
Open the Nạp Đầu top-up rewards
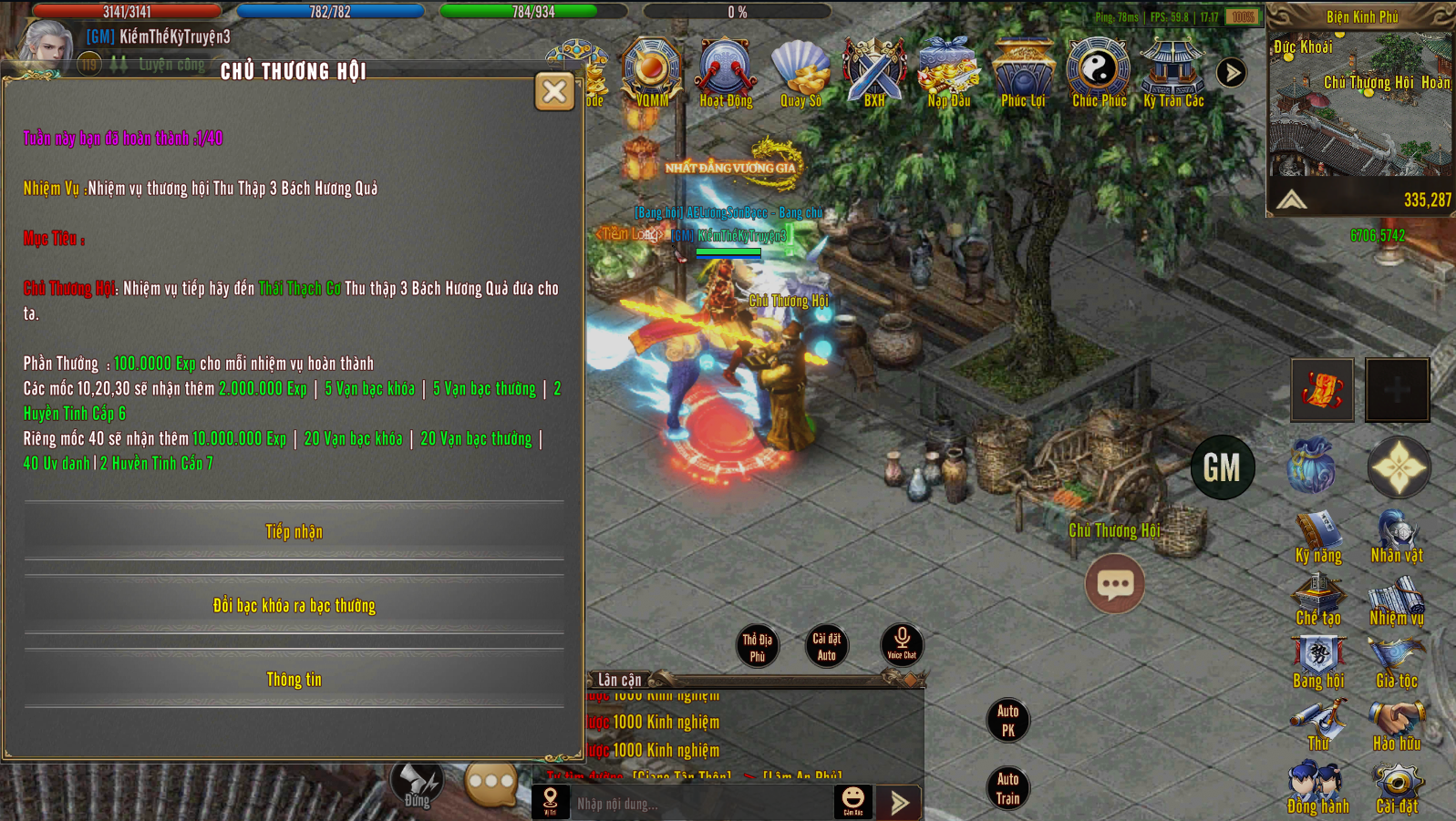tap(949, 71)
